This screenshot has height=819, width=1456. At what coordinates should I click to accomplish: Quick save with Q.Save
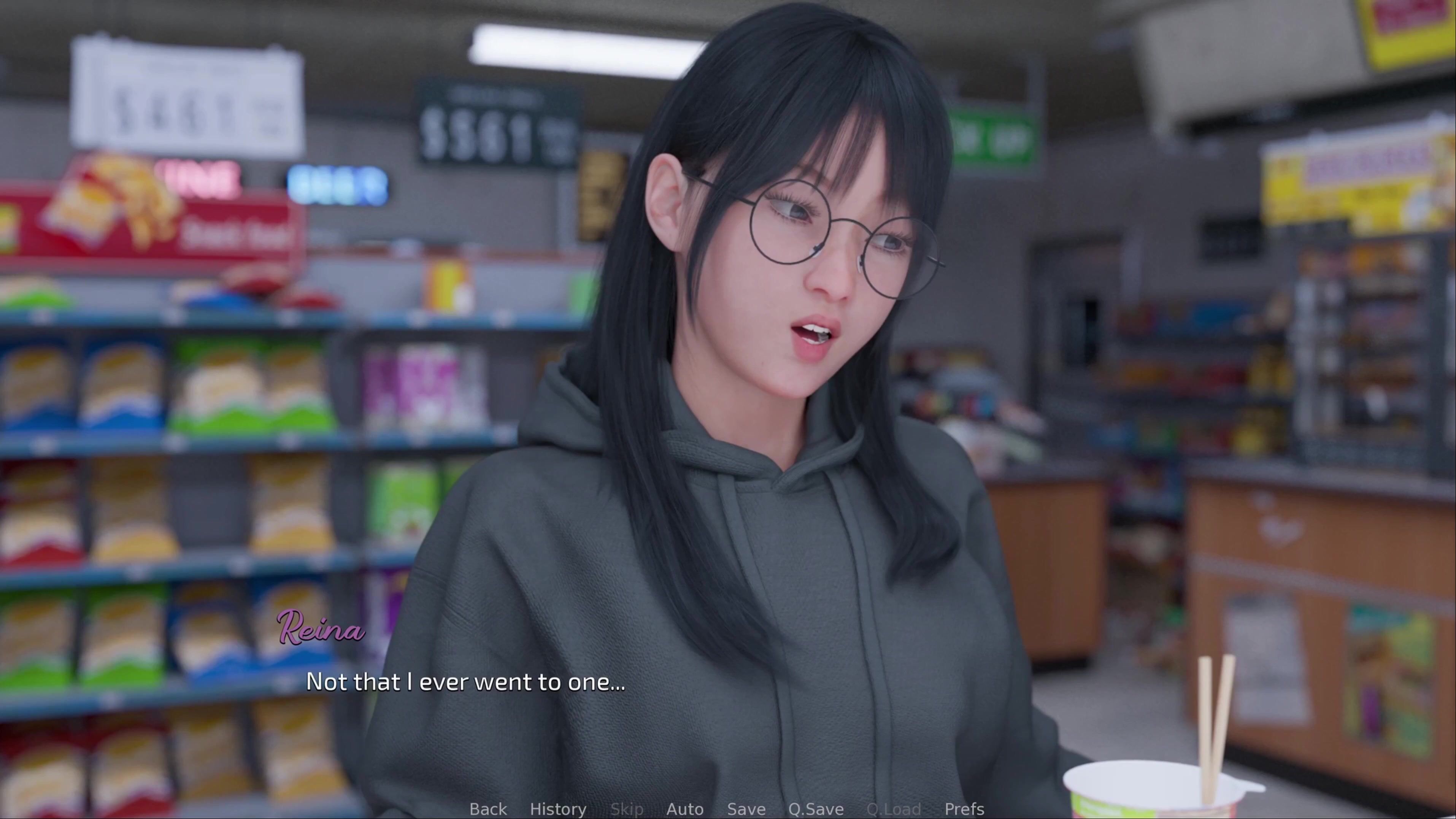tap(816, 809)
